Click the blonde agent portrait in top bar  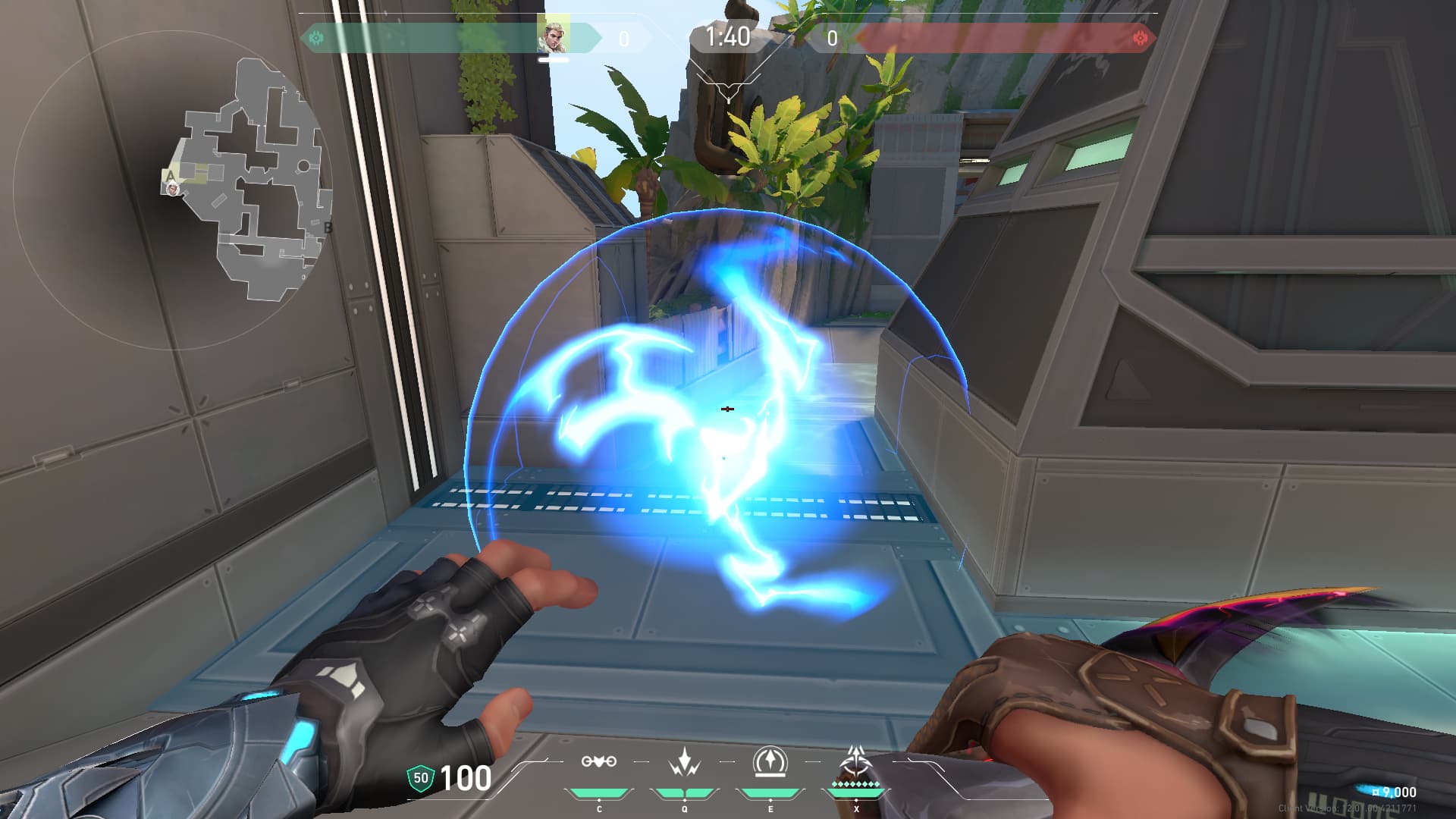coord(553,36)
